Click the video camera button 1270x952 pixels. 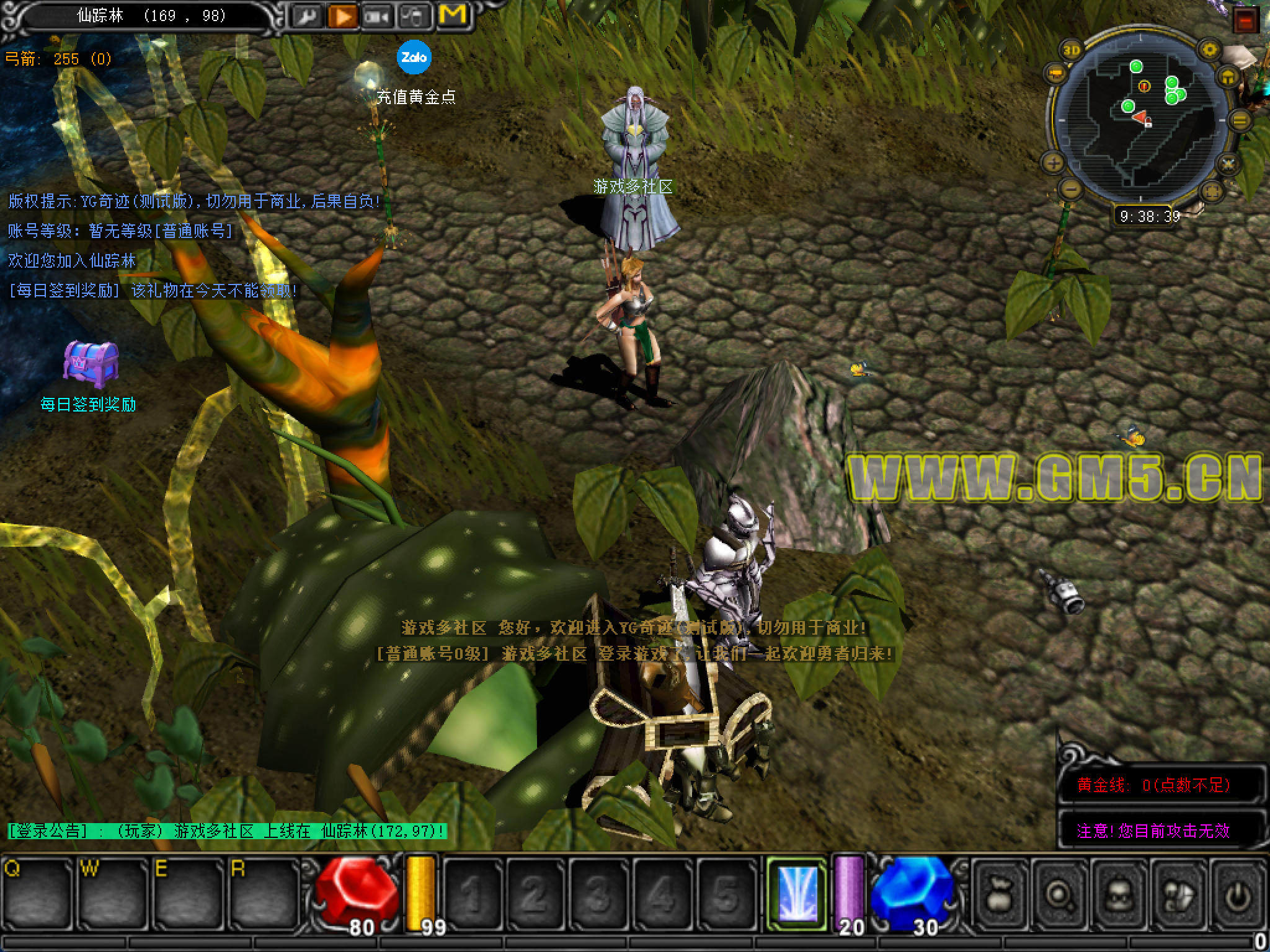378,16
